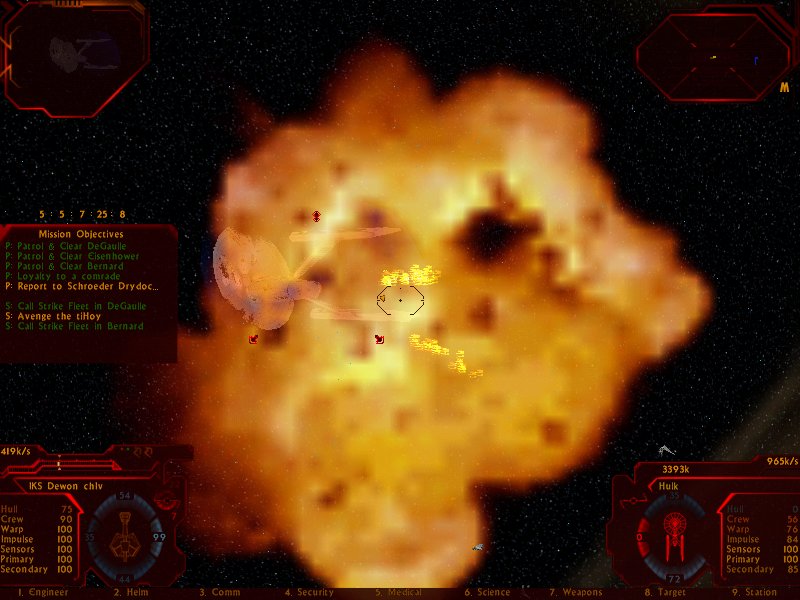Screen dimensions: 800x600
Task: Open the Helm station menu
Action: point(131,593)
